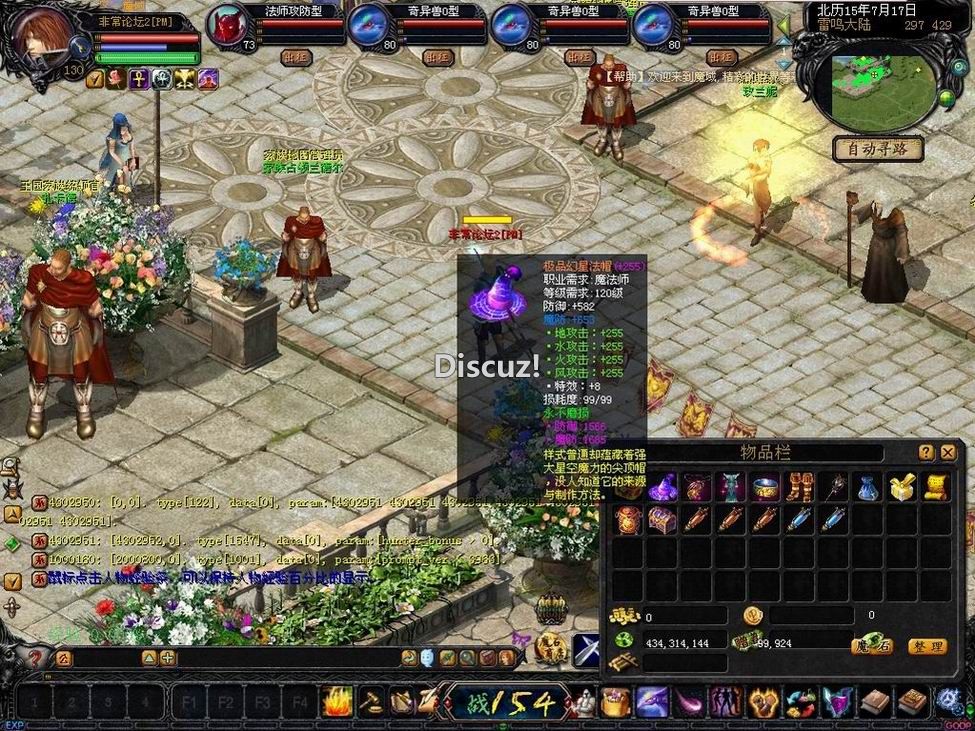Open the 魔石 magic stone button
The image size is (975, 731).
[x=871, y=647]
